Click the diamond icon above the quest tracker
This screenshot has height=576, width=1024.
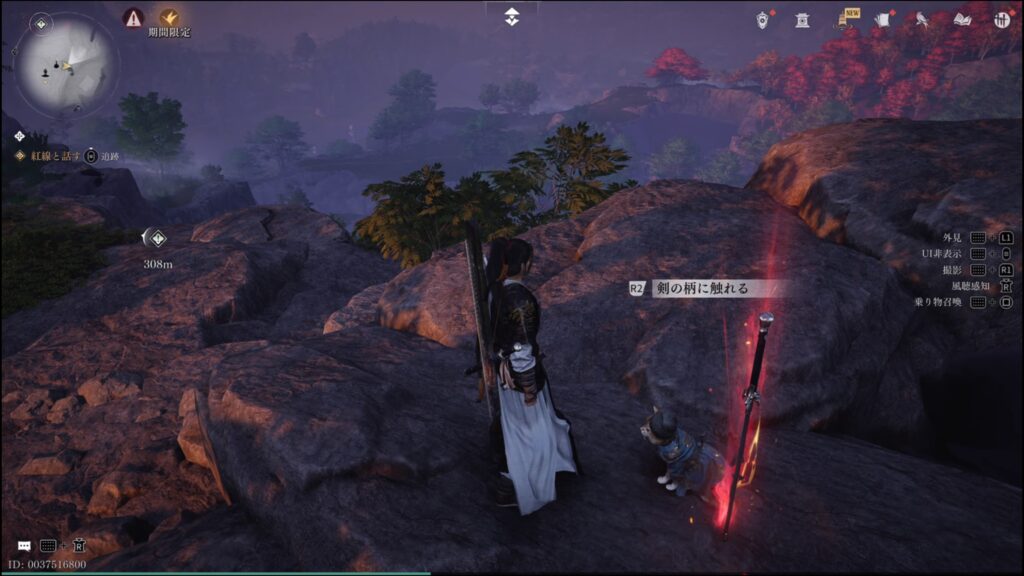pyautogui.click(x=17, y=133)
